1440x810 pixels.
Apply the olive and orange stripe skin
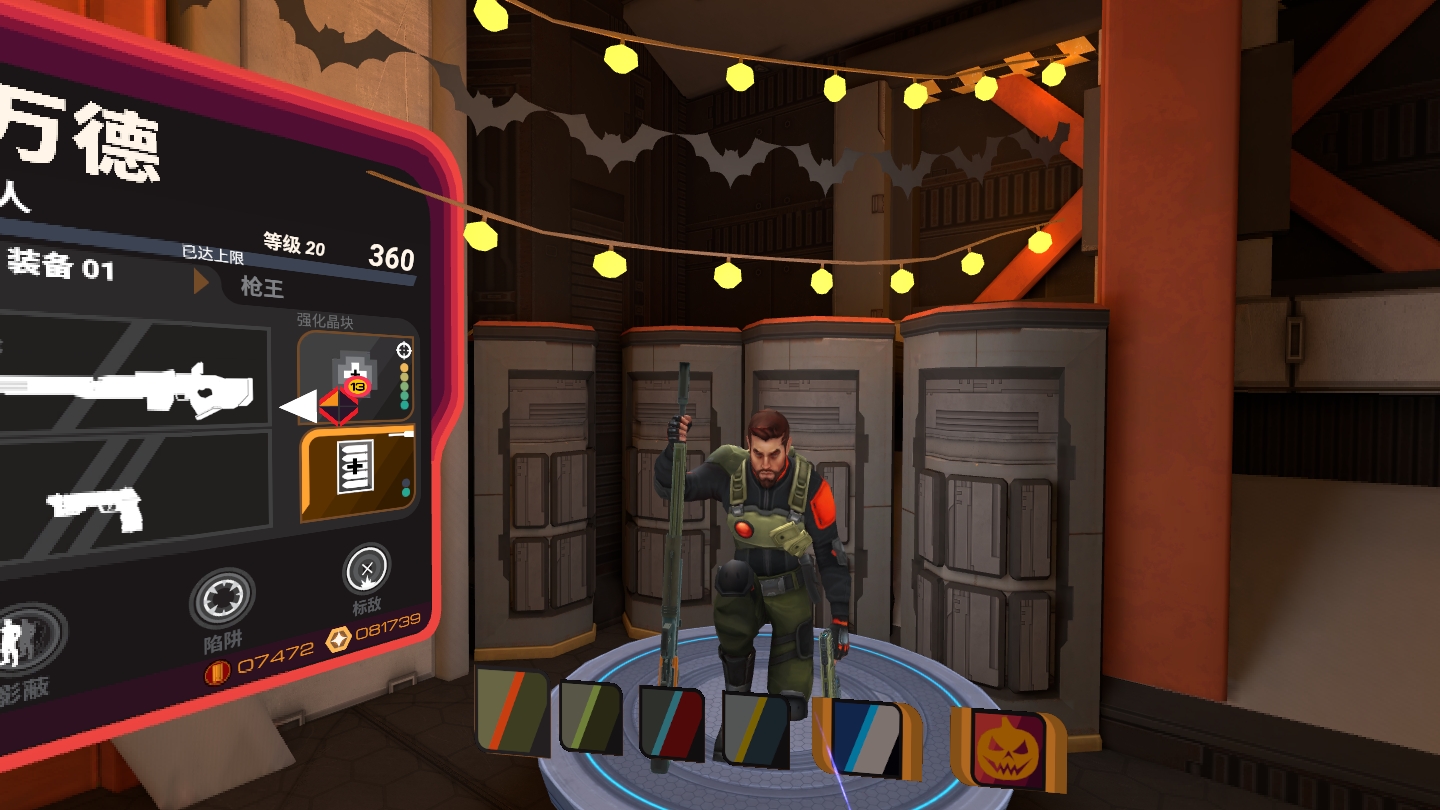pyautogui.click(x=511, y=711)
